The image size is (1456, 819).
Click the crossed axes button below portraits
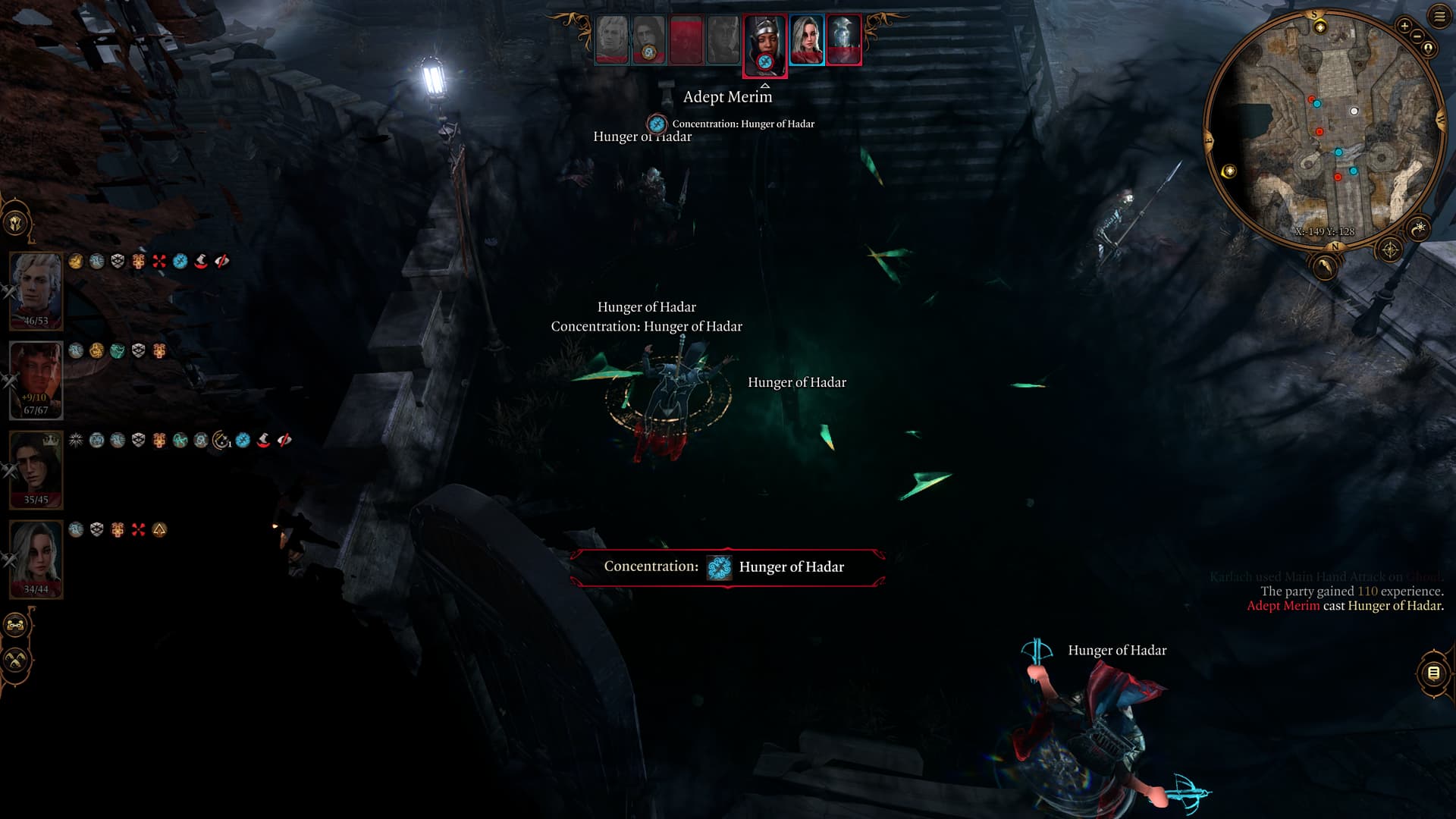coord(16,661)
